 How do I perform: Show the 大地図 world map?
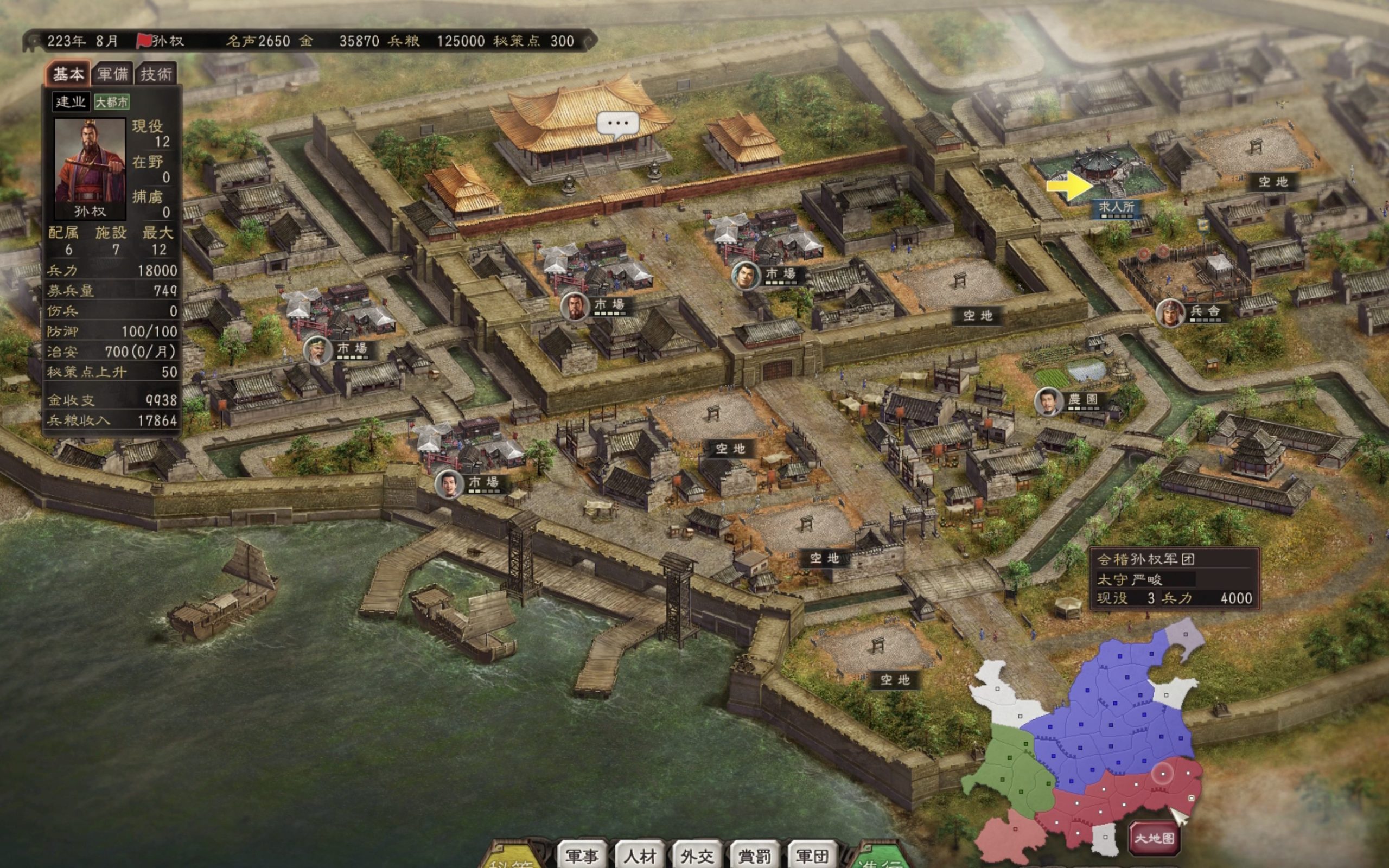click(x=1154, y=838)
